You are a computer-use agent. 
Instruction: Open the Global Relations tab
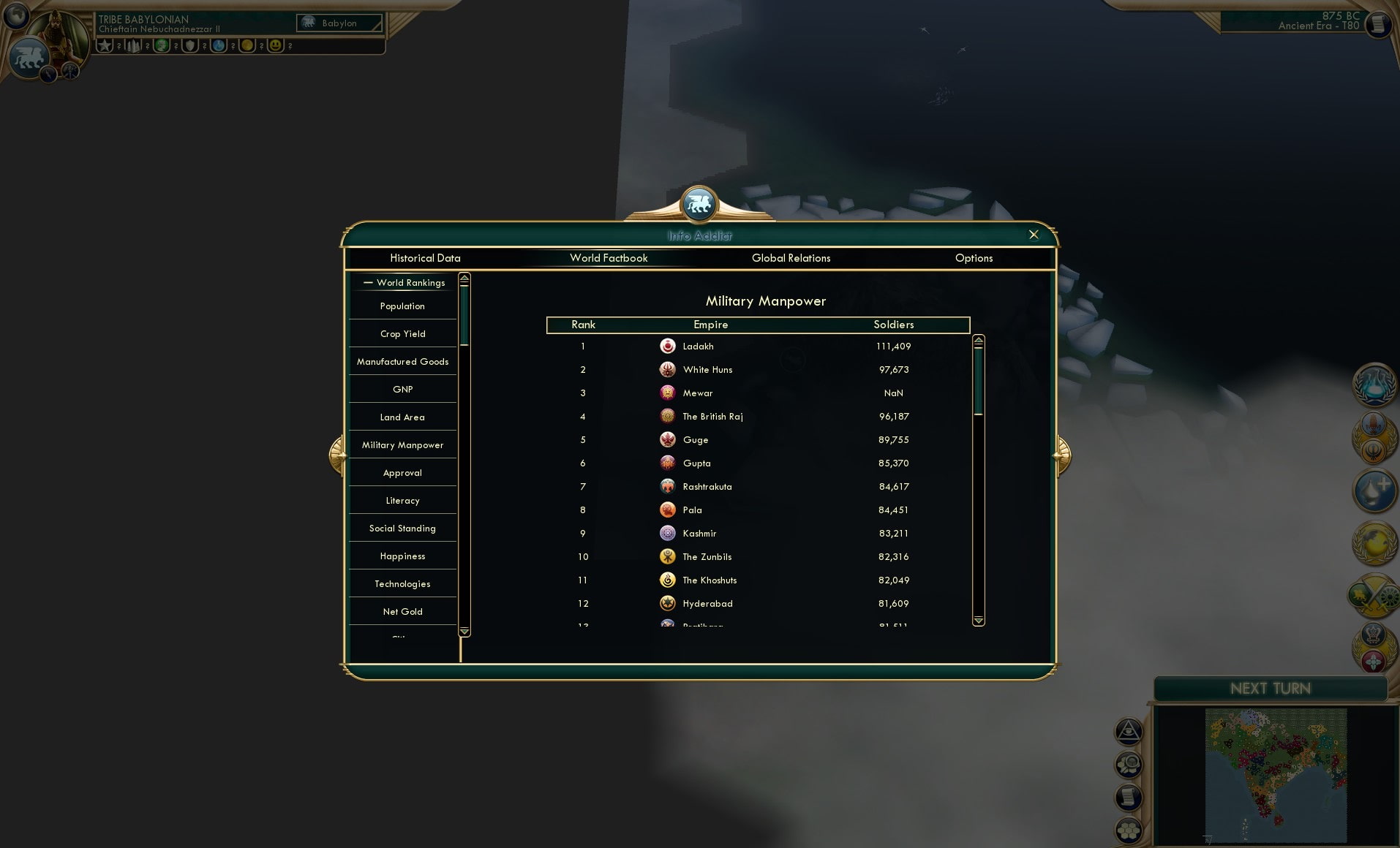[x=791, y=258]
